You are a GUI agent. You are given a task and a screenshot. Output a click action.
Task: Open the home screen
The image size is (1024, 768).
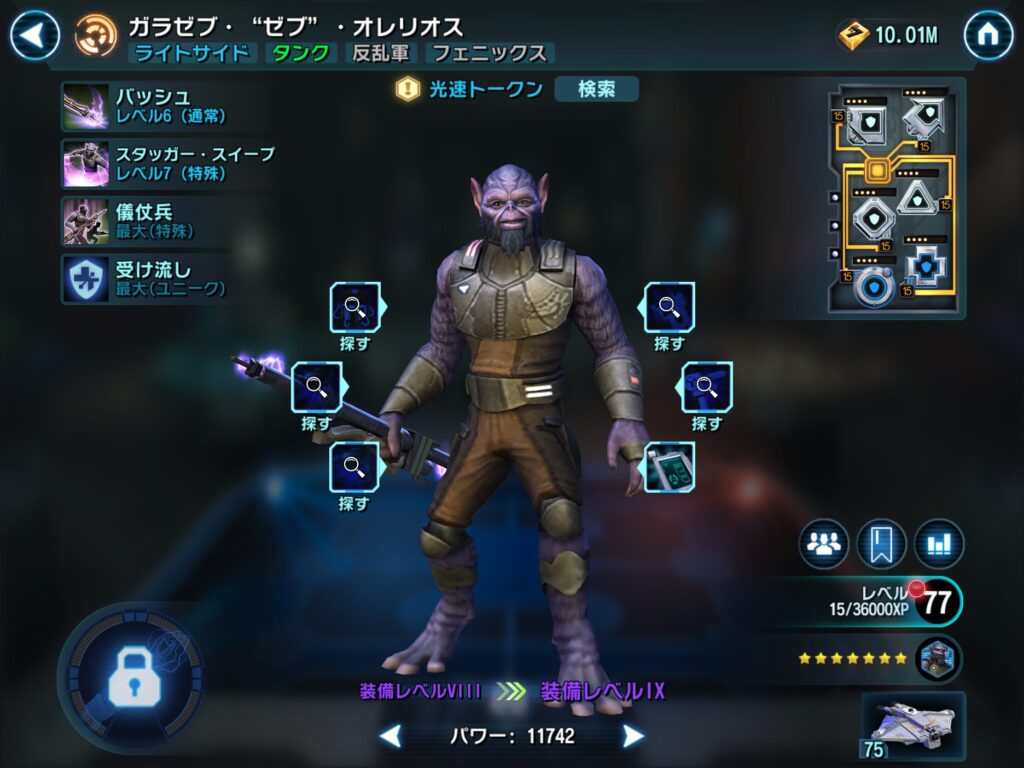click(x=988, y=36)
